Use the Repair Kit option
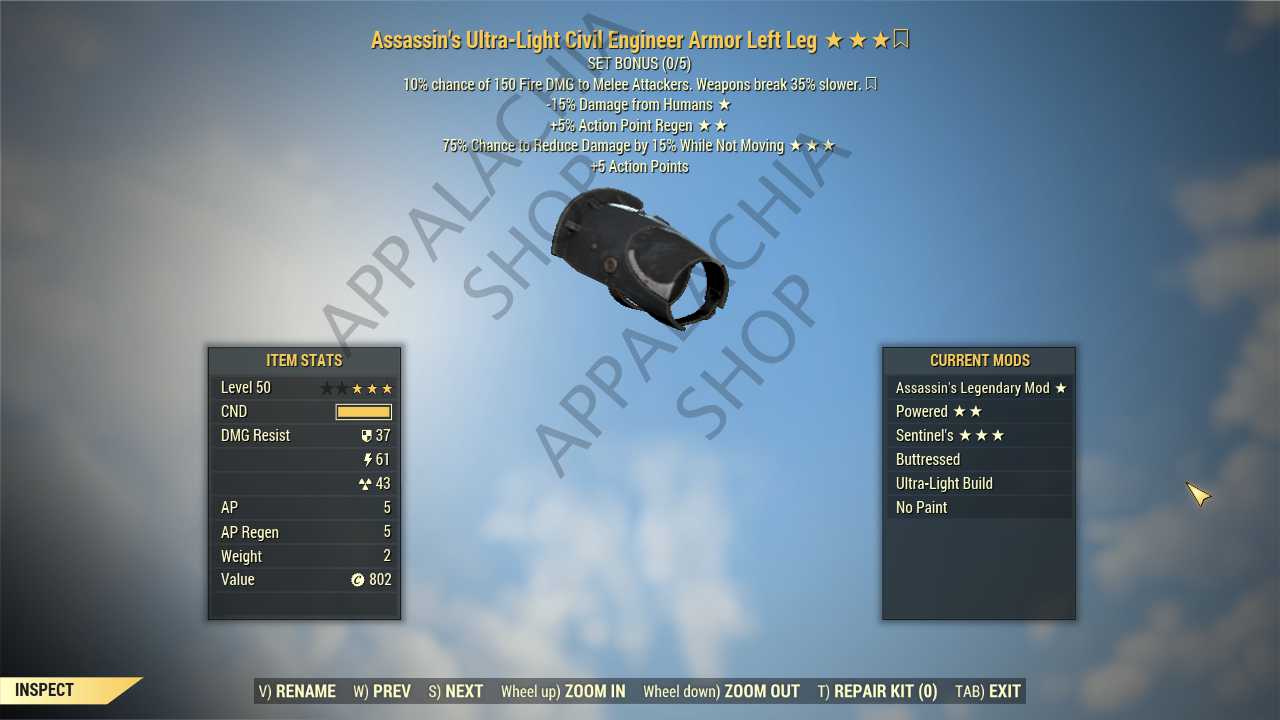This screenshot has width=1280, height=720. point(877,691)
